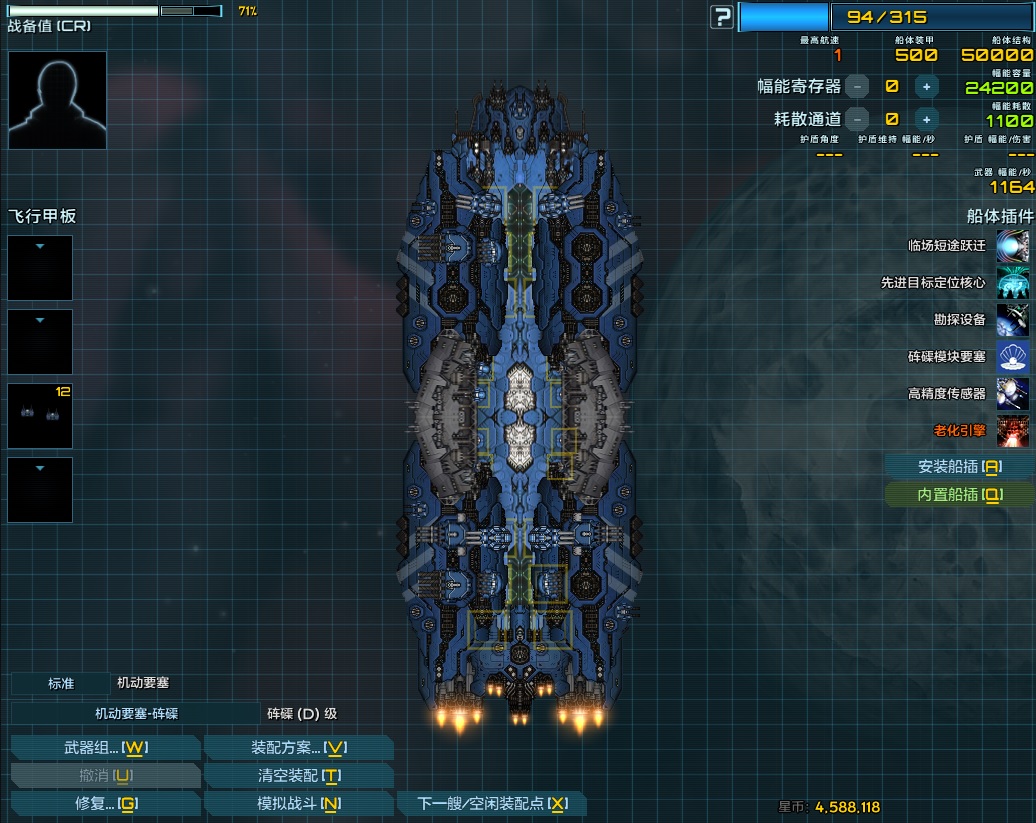The height and width of the screenshot is (823, 1036).
Task: Click the high-resolution sensors hullmod icon
Action: (1013, 394)
